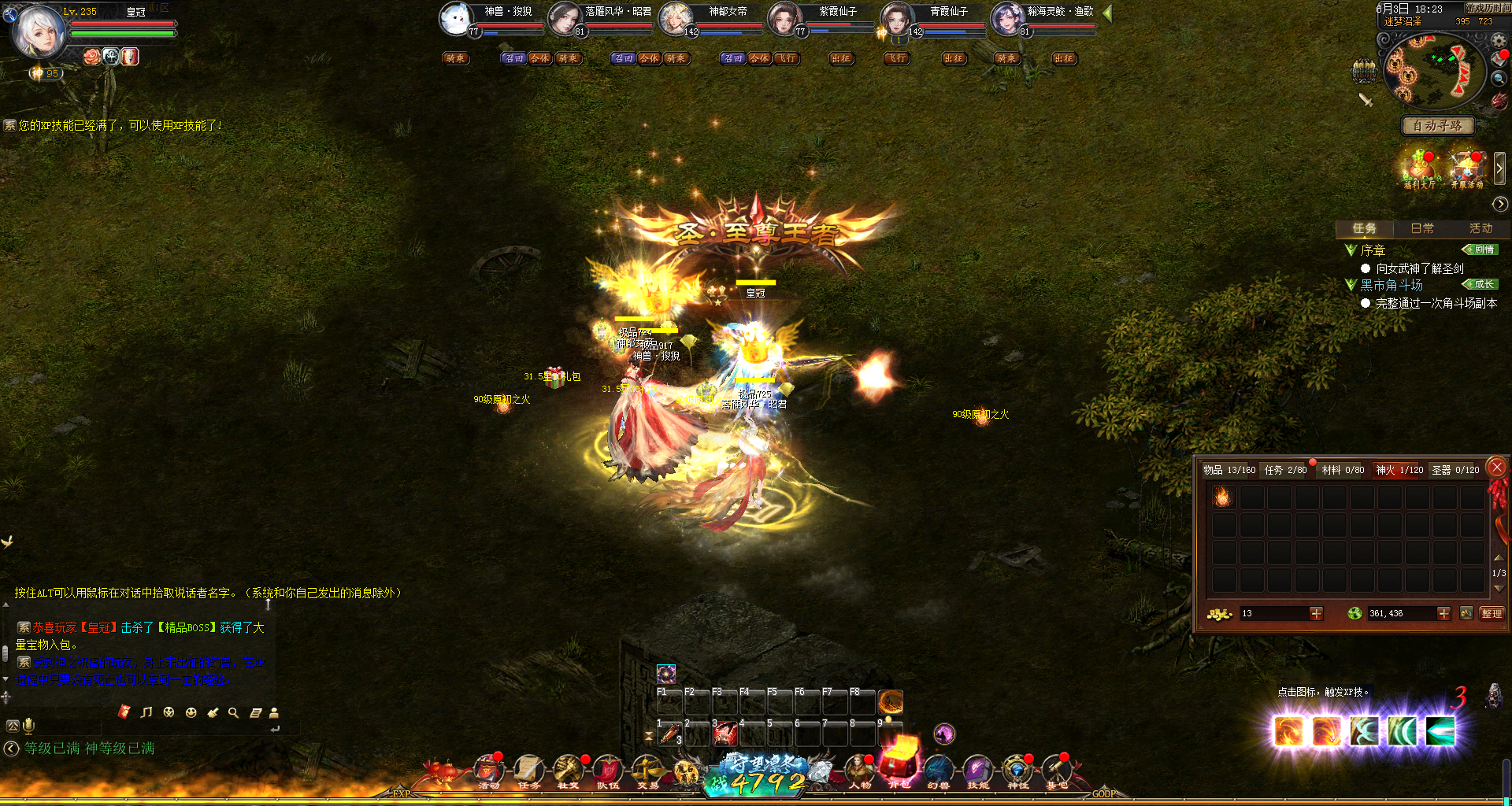Close the inventory bag panel
The image size is (1512, 806).
pyautogui.click(x=1497, y=468)
